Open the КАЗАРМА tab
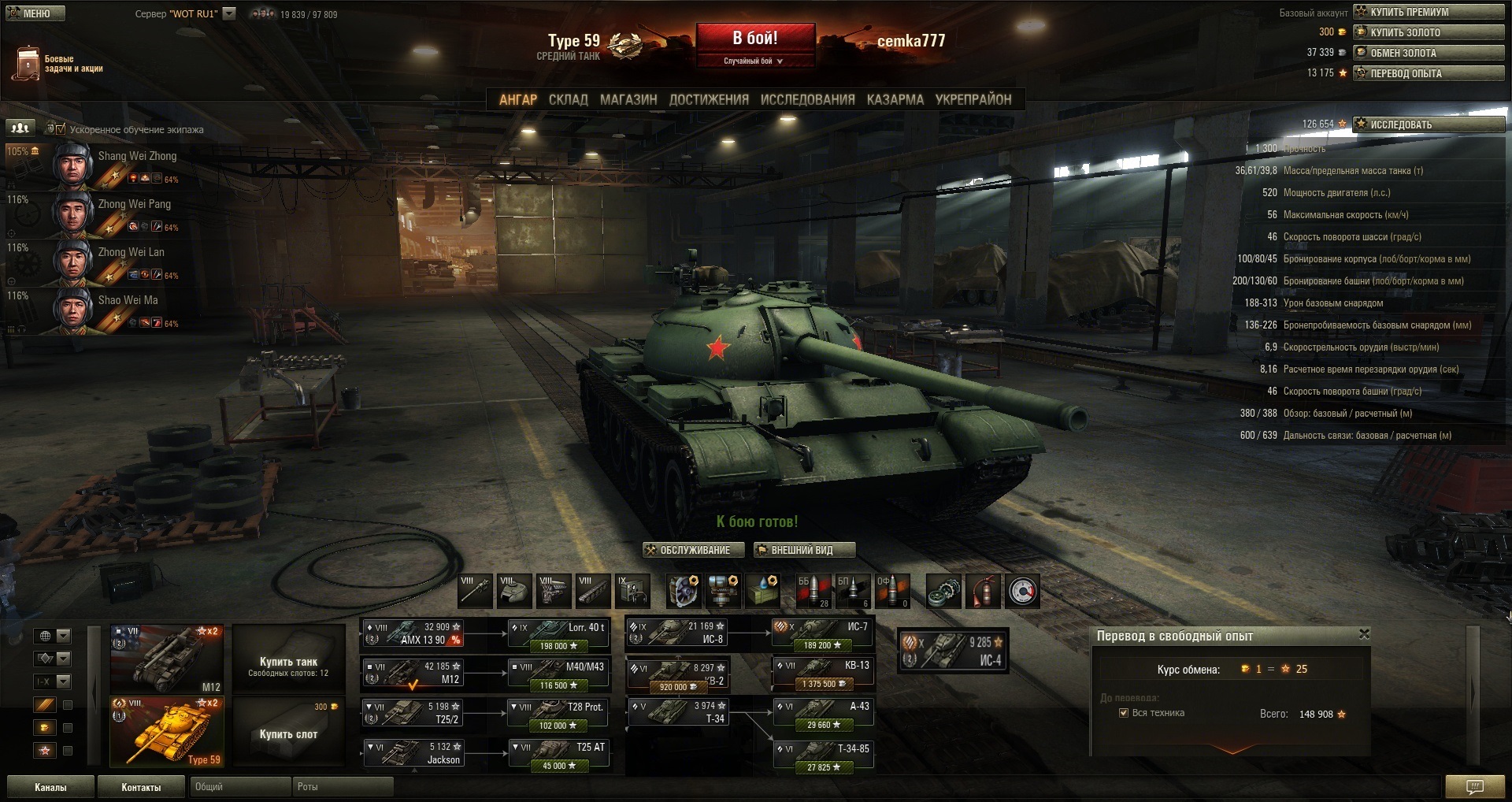Screen dimensions: 1512x802 [895, 99]
